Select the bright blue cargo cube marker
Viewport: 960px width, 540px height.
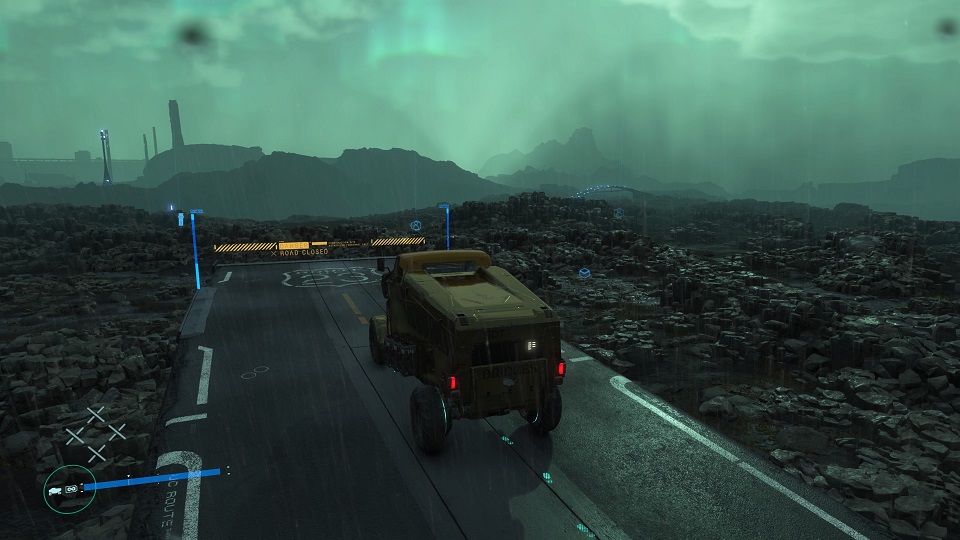click(583, 272)
